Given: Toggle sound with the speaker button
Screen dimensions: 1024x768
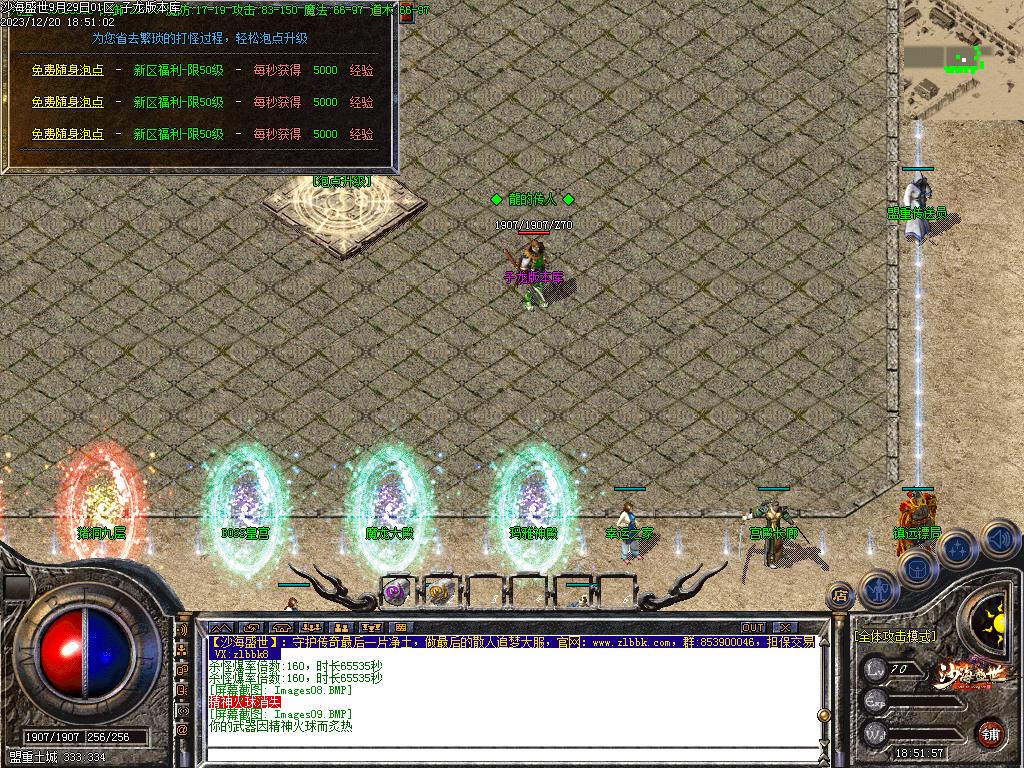Looking at the screenshot, I should coord(999,541).
